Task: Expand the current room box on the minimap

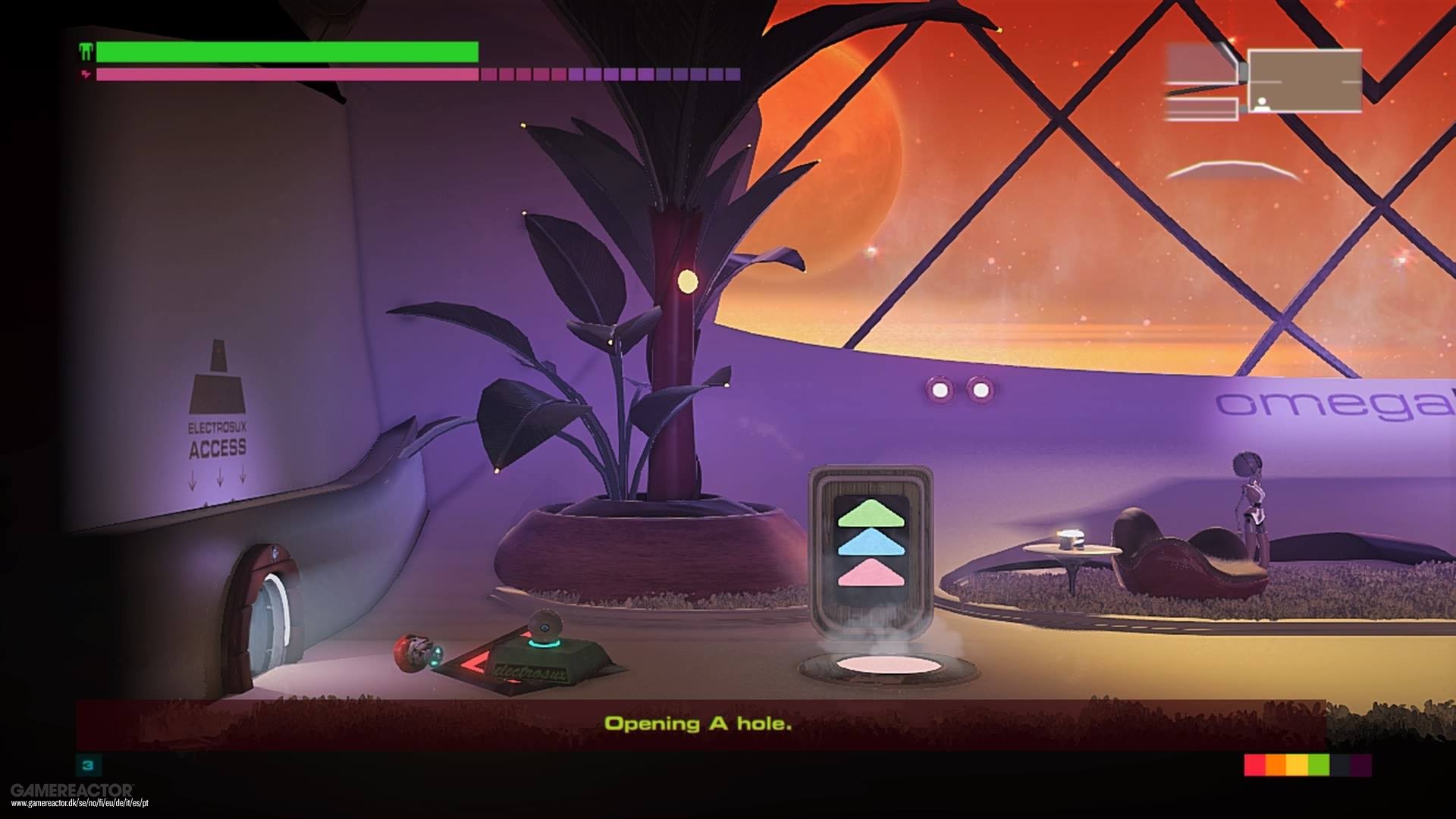Action: (x=1304, y=80)
